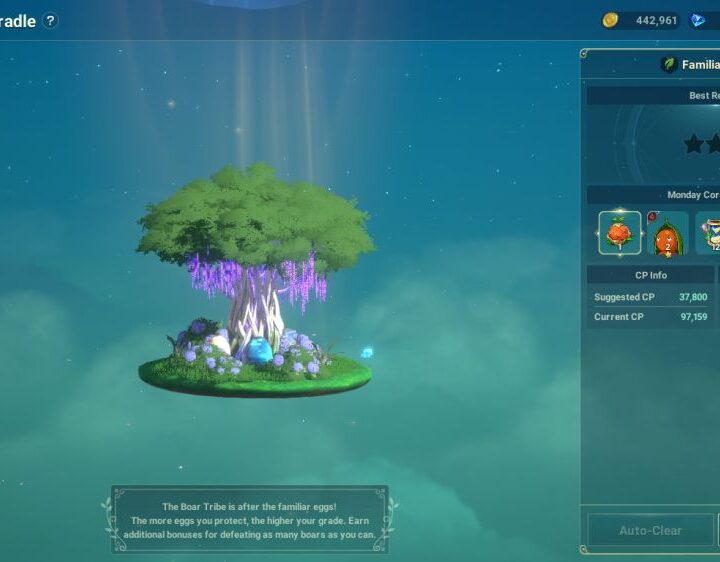Click the Auto-Clear button
Image resolution: width=720 pixels, height=562 pixels.
[650, 530]
